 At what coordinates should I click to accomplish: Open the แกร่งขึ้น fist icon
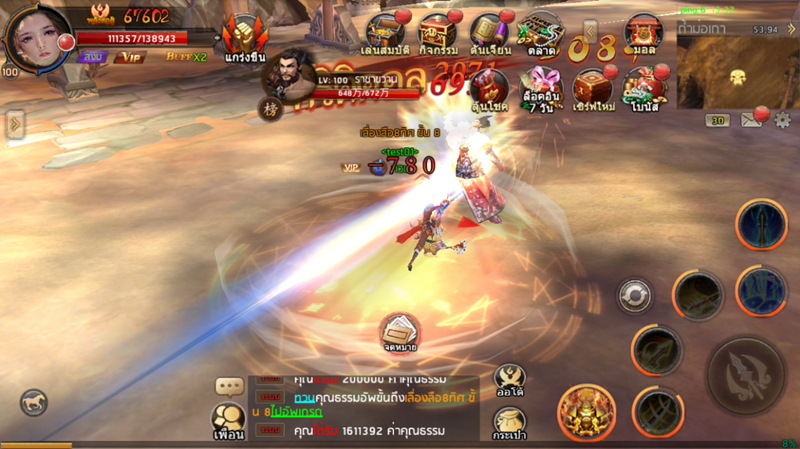click(244, 38)
